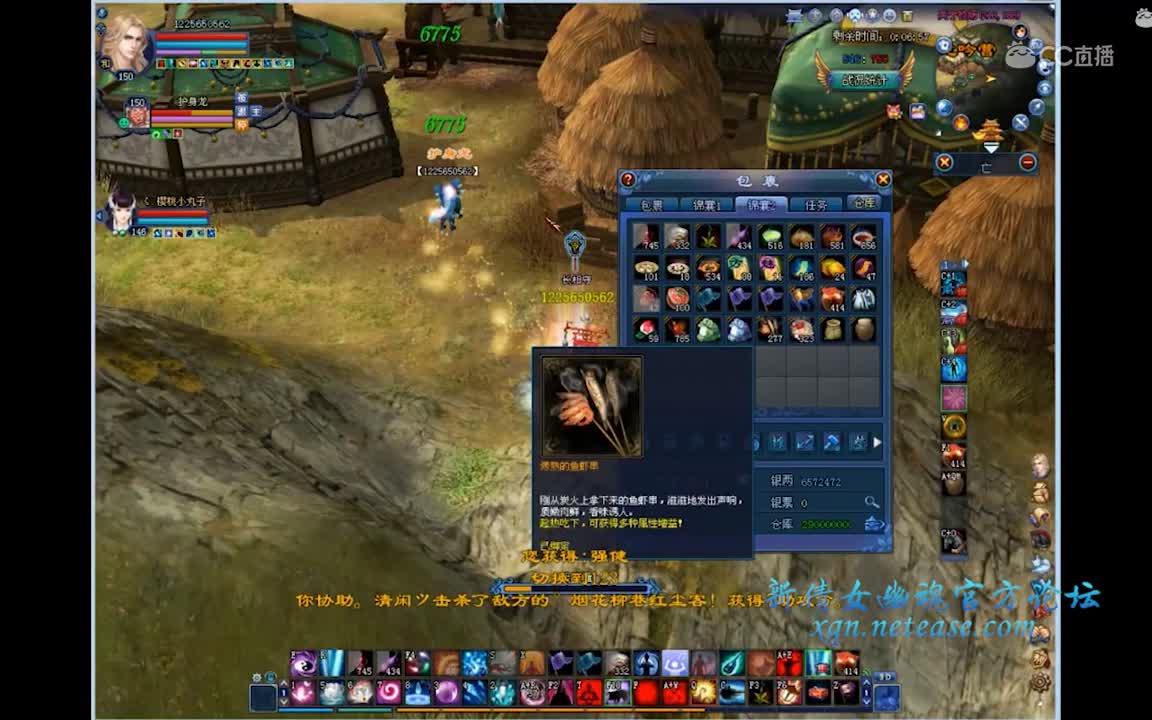Open the inventory help question mark

coord(628,180)
